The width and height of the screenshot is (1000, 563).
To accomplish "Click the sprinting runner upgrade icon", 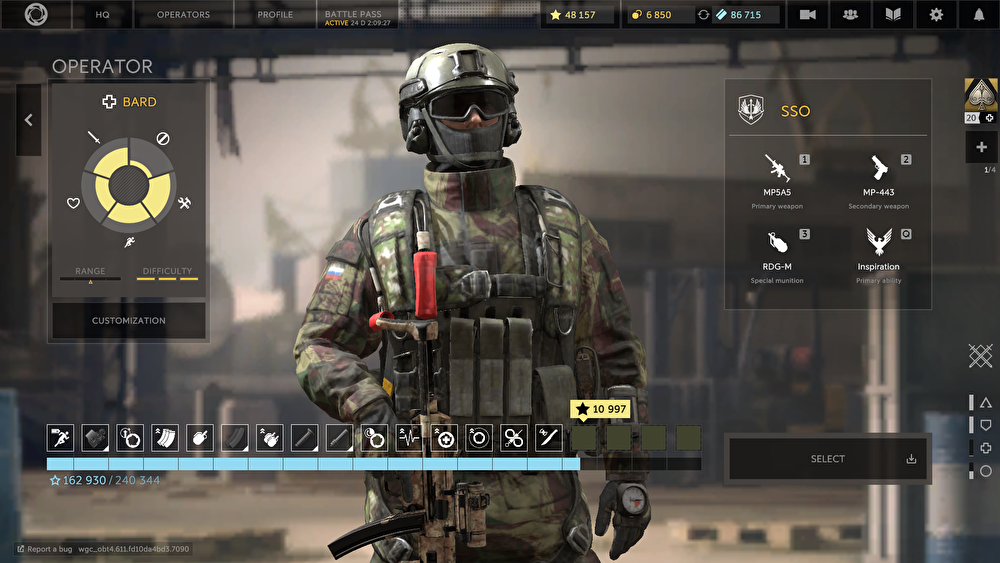I will pos(60,437).
